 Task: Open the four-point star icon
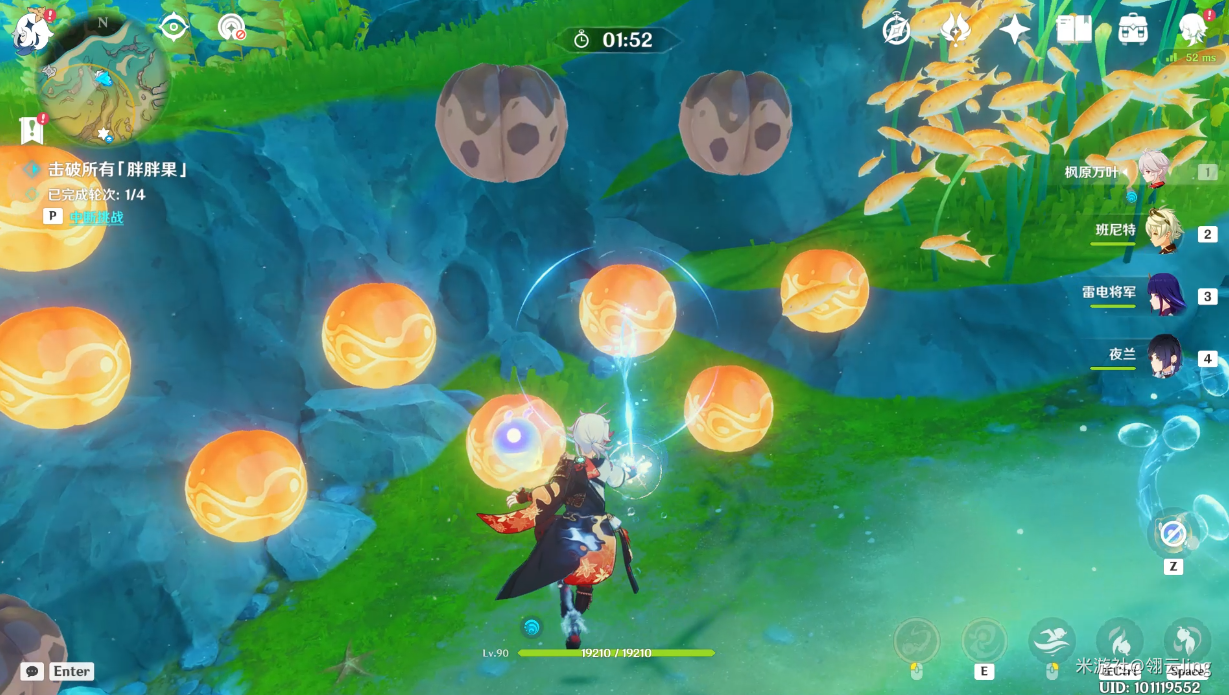click(x=1014, y=30)
